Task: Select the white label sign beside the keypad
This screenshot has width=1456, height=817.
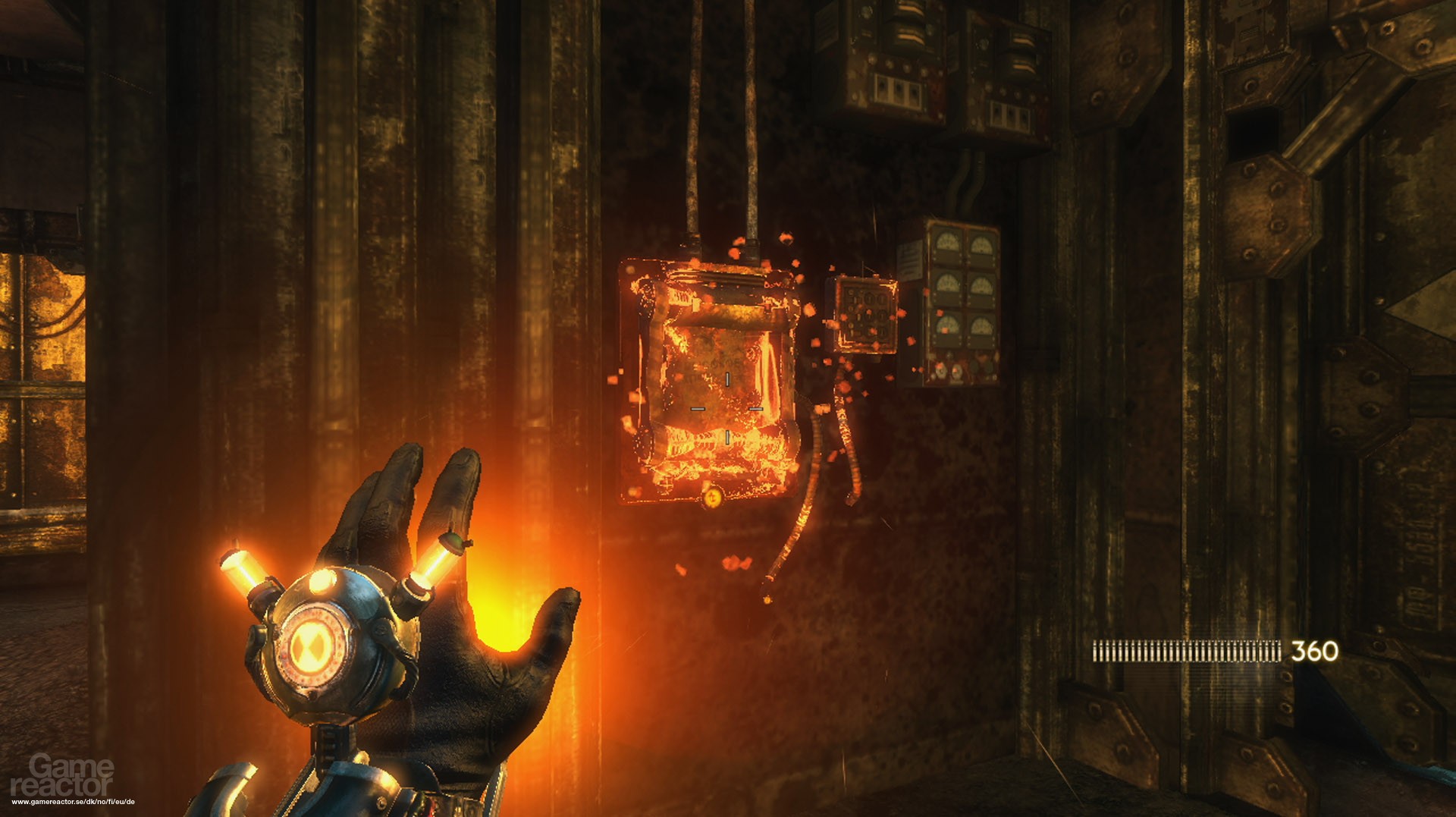Action: [x=909, y=259]
